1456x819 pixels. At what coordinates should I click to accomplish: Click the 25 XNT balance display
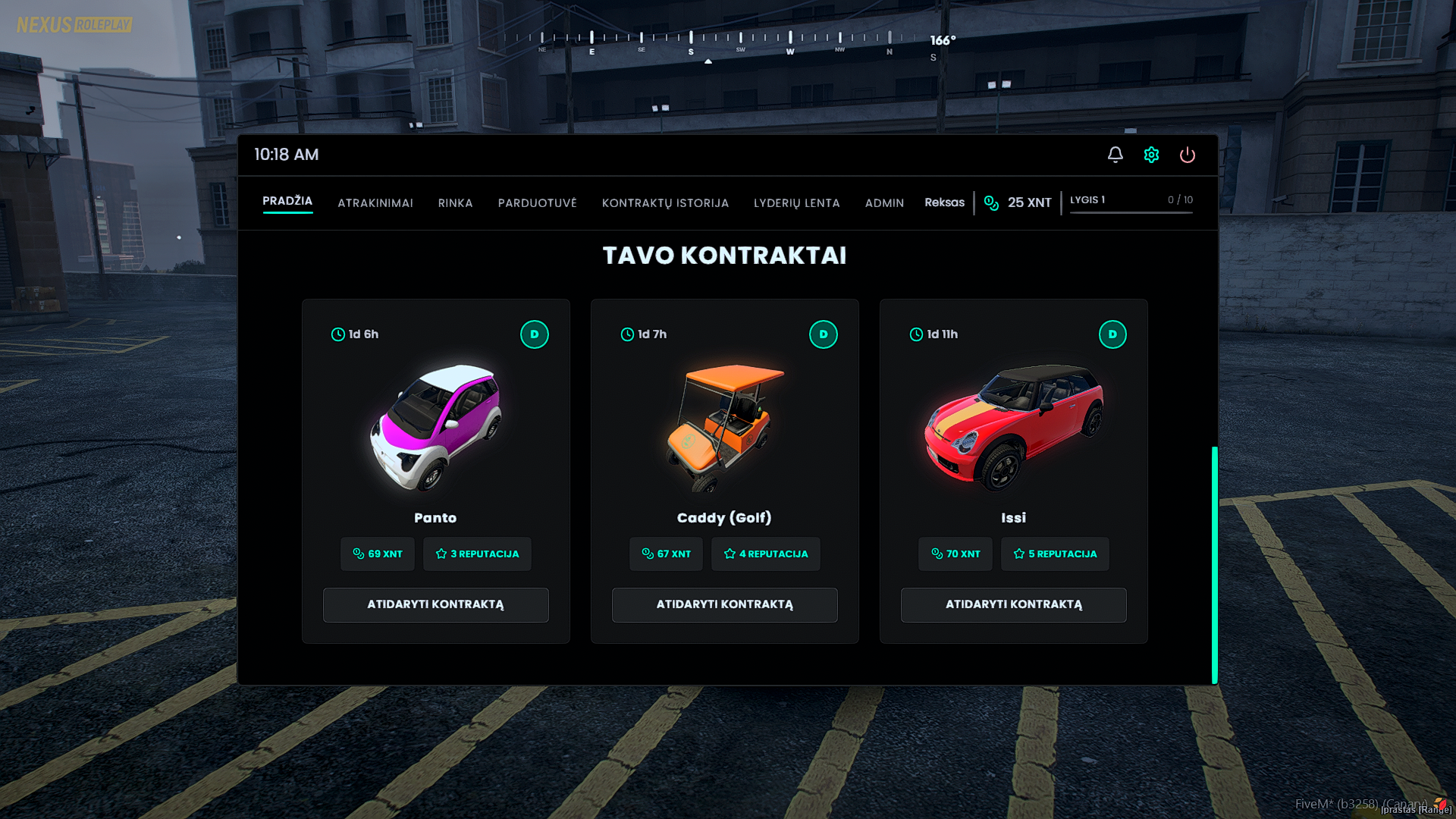pyautogui.click(x=1018, y=202)
